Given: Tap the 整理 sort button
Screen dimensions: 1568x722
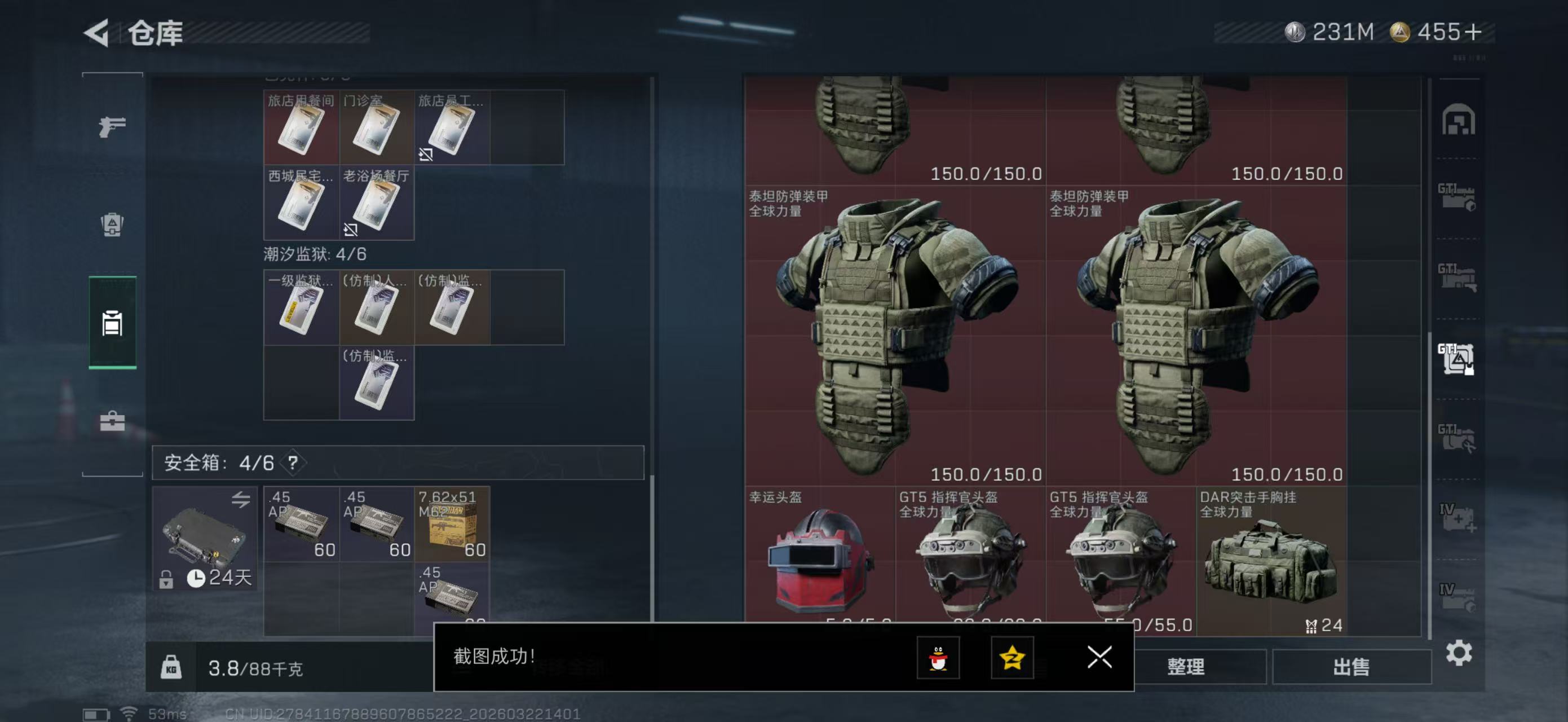Looking at the screenshot, I should coord(1185,667).
